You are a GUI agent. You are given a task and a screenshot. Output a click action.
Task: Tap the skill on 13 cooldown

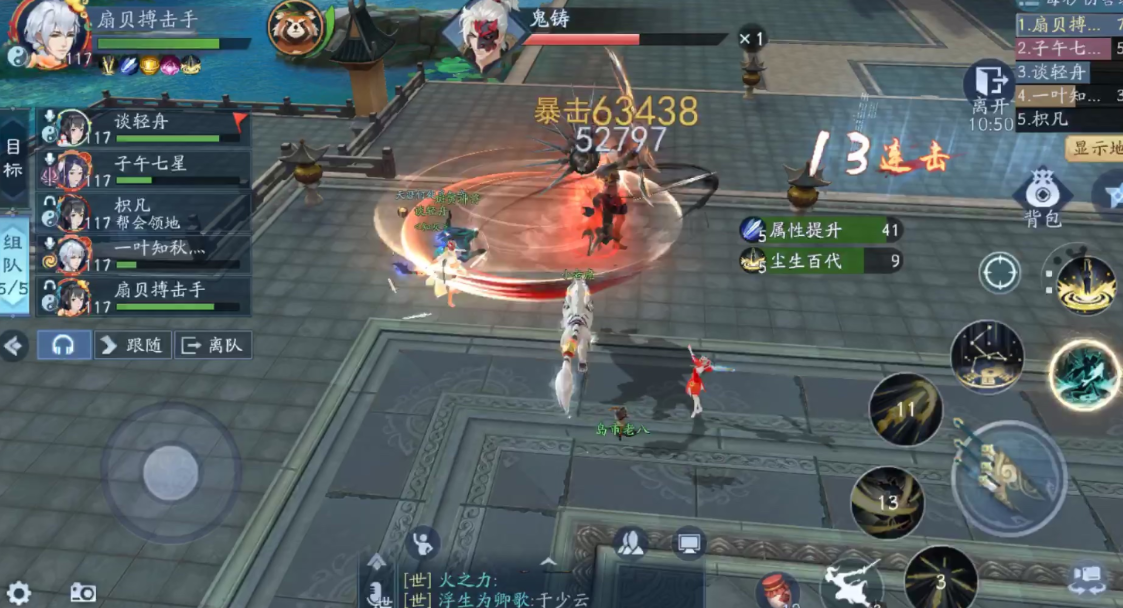tap(887, 502)
